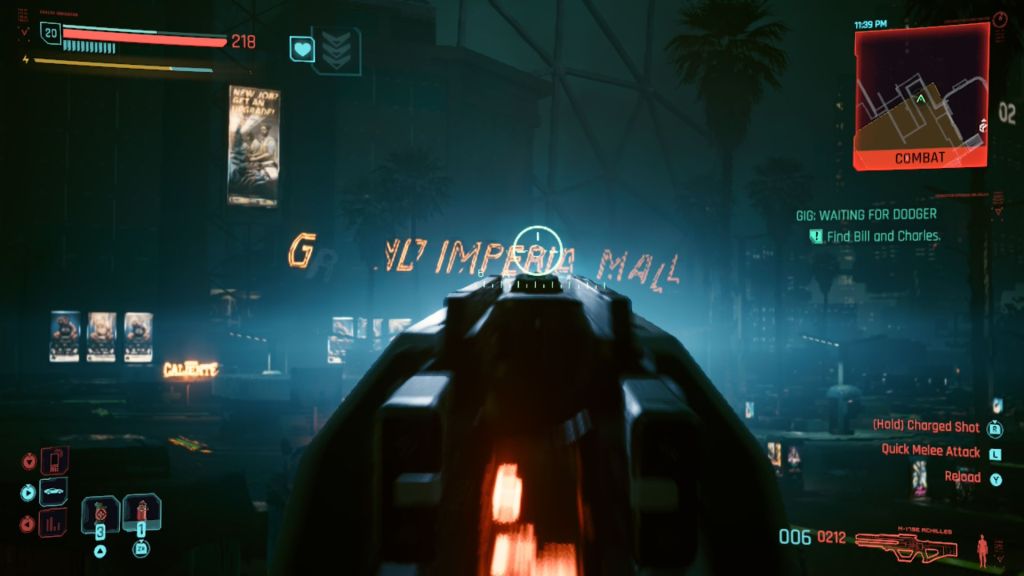Click the heart buff status icon
This screenshot has width=1024, height=576.
(x=302, y=48)
